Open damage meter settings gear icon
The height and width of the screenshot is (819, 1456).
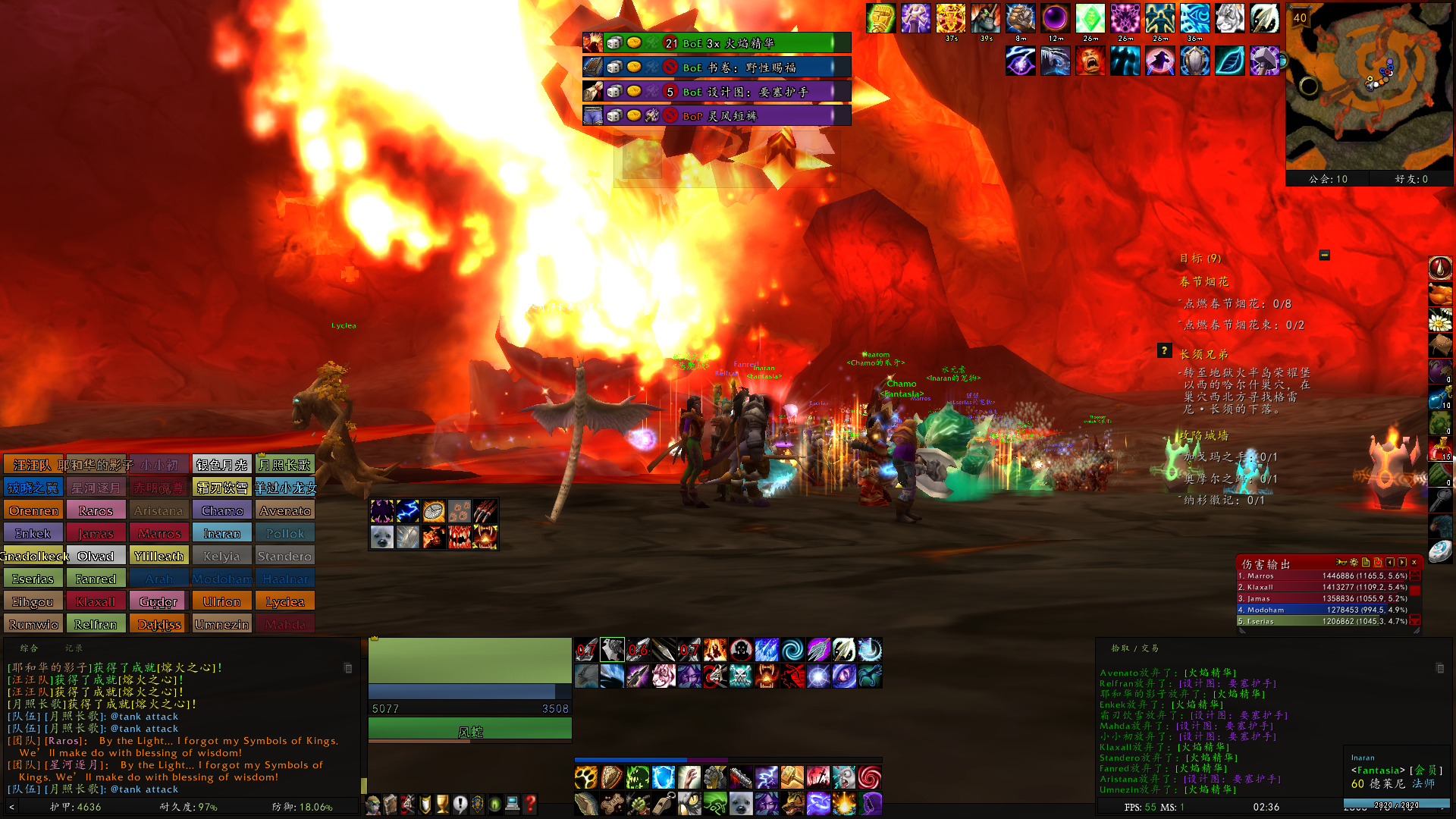pyautogui.click(x=1353, y=562)
